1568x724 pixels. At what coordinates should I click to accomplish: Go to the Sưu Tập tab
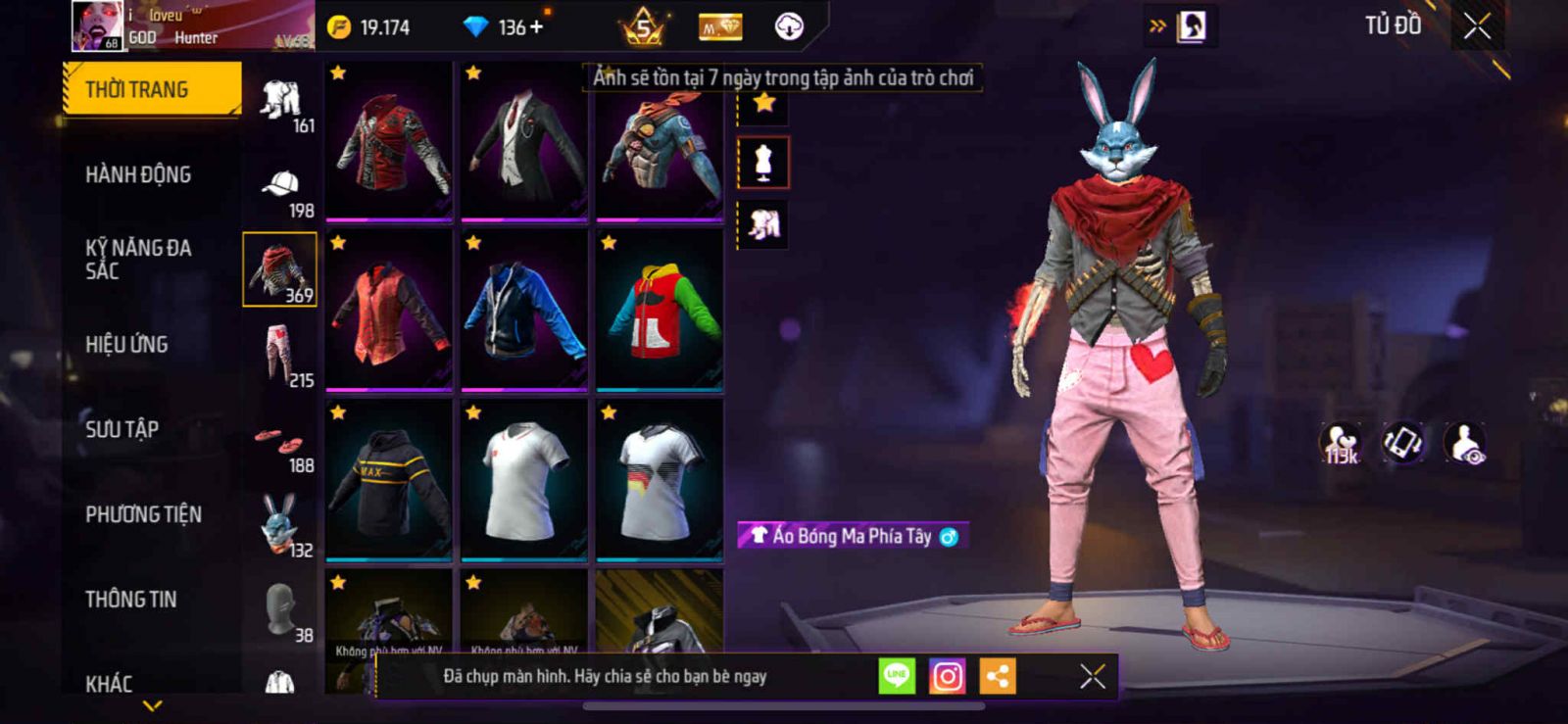coord(122,429)
